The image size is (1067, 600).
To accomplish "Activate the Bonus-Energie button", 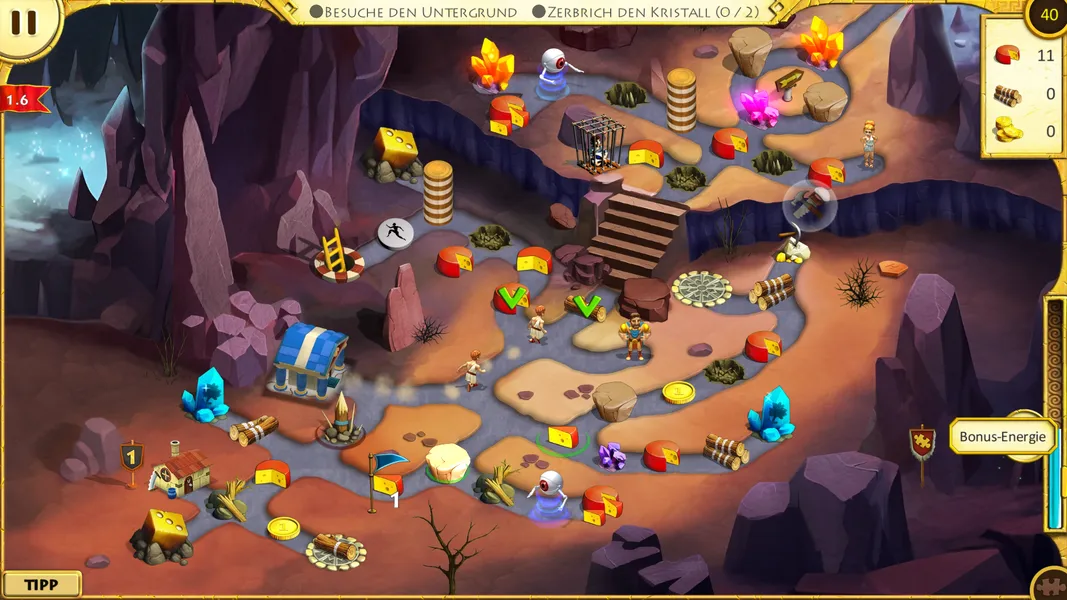I will point(1003,437).
